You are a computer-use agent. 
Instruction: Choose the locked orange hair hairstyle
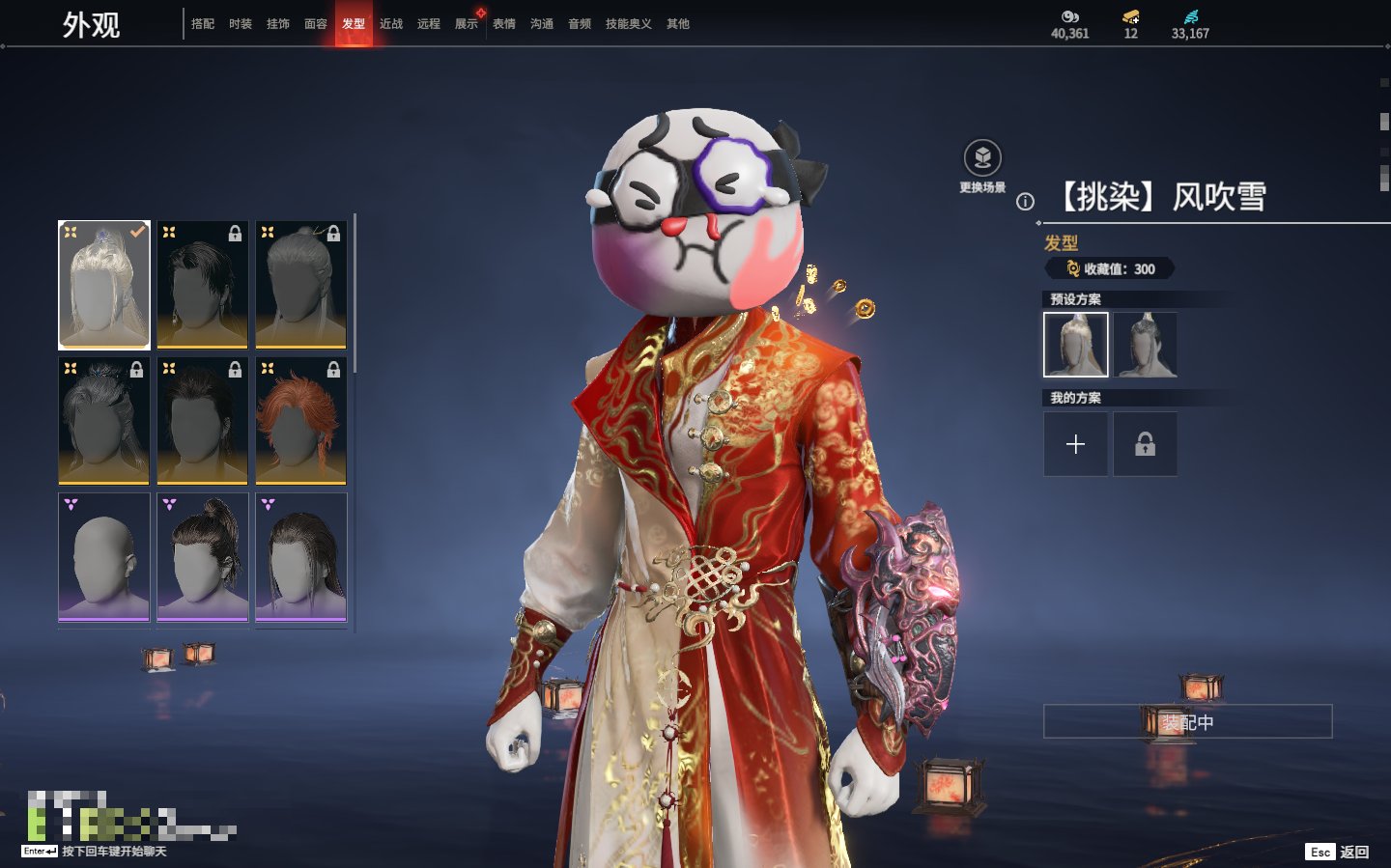click(x=300, y=420)
